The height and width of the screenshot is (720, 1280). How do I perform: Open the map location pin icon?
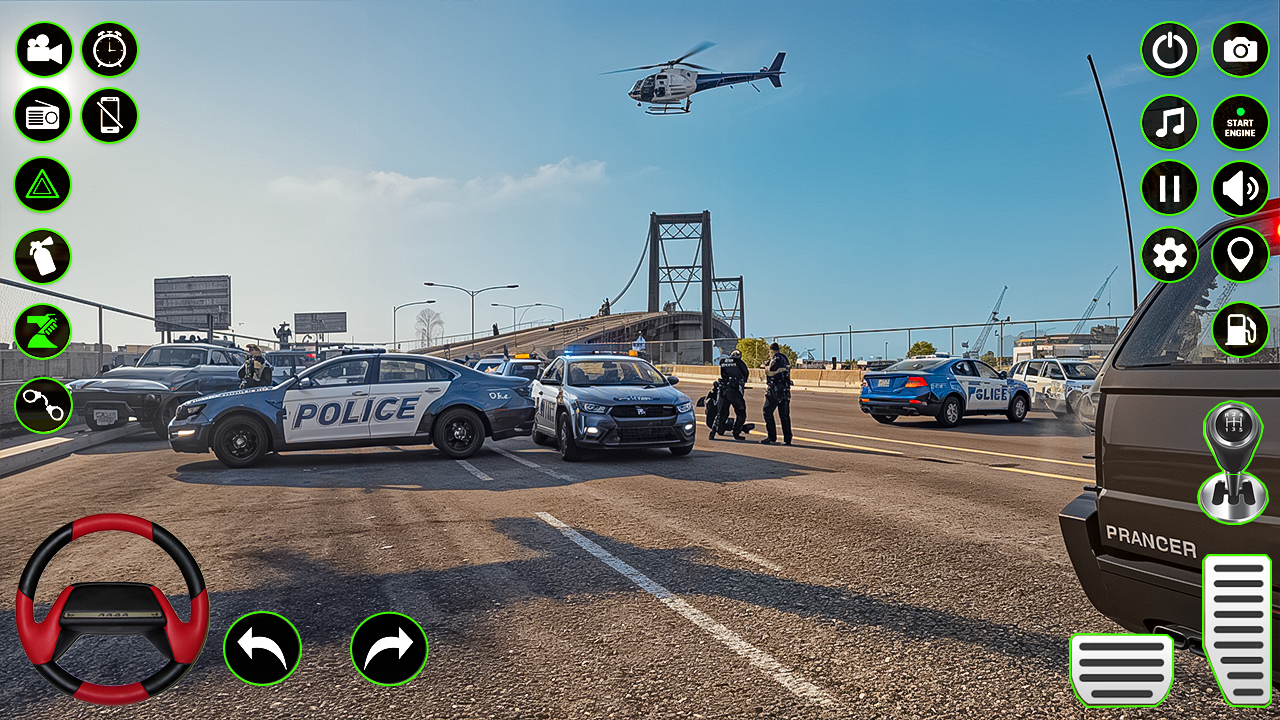click(x=1238, y=256)
